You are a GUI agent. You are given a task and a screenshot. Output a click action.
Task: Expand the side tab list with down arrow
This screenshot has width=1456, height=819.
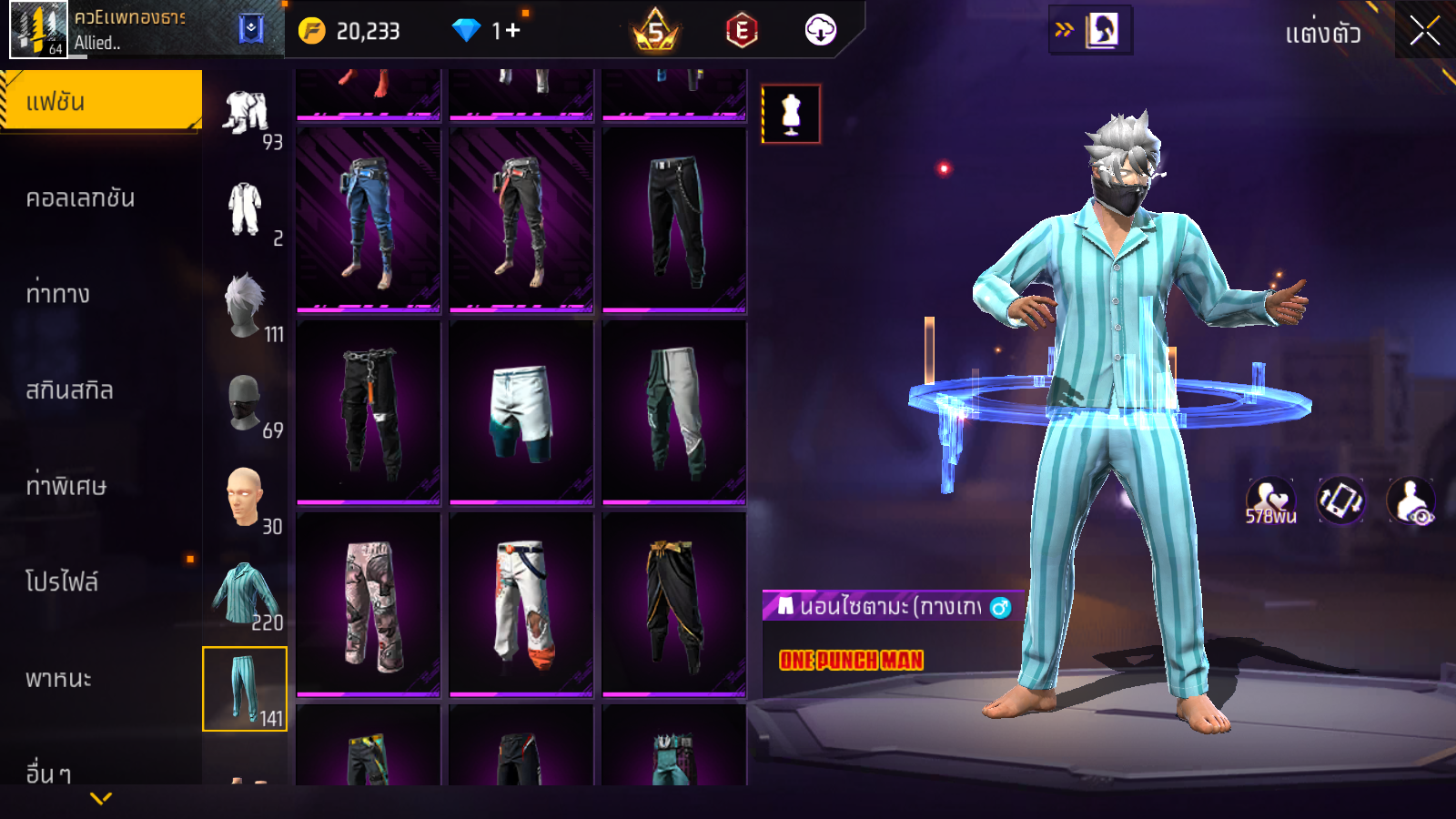pyautogui.click(x=101, y=798)
